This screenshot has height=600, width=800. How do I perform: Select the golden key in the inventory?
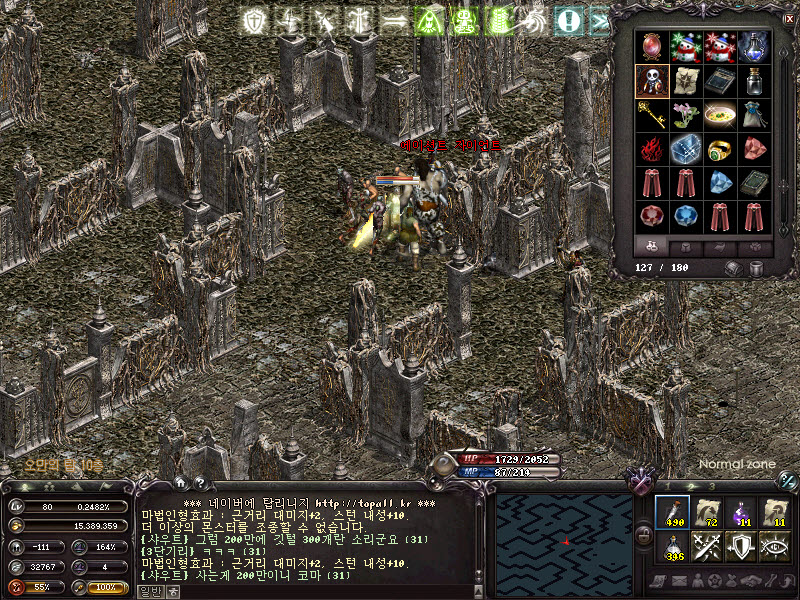click(651, 113)
